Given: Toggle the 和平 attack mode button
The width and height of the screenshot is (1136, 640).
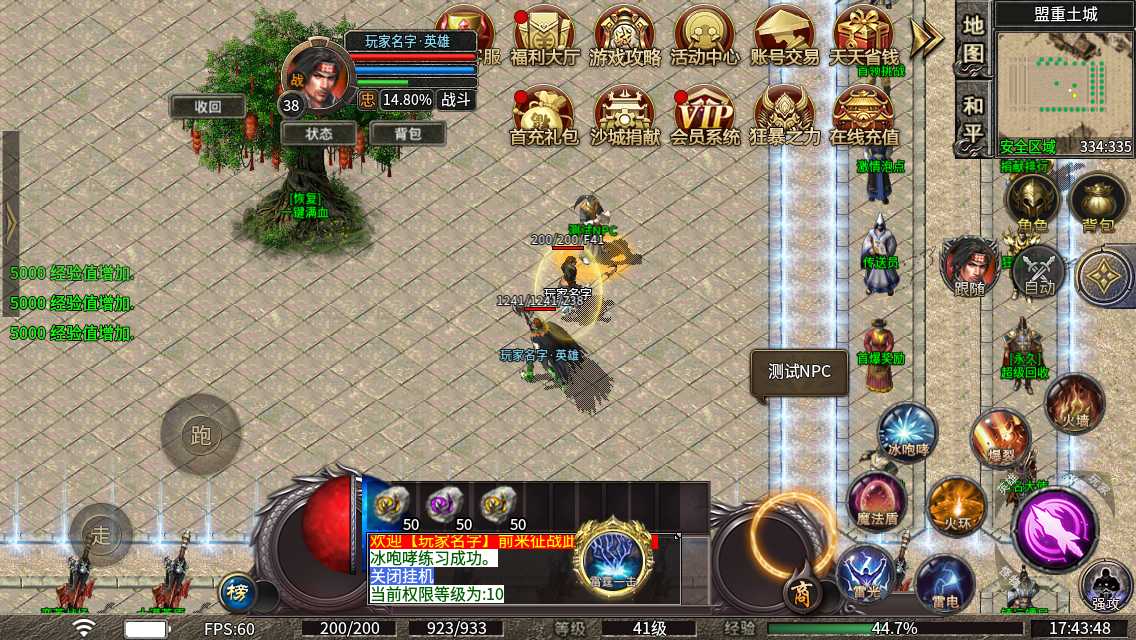Looking at the screenshot, I should [974, 118].
